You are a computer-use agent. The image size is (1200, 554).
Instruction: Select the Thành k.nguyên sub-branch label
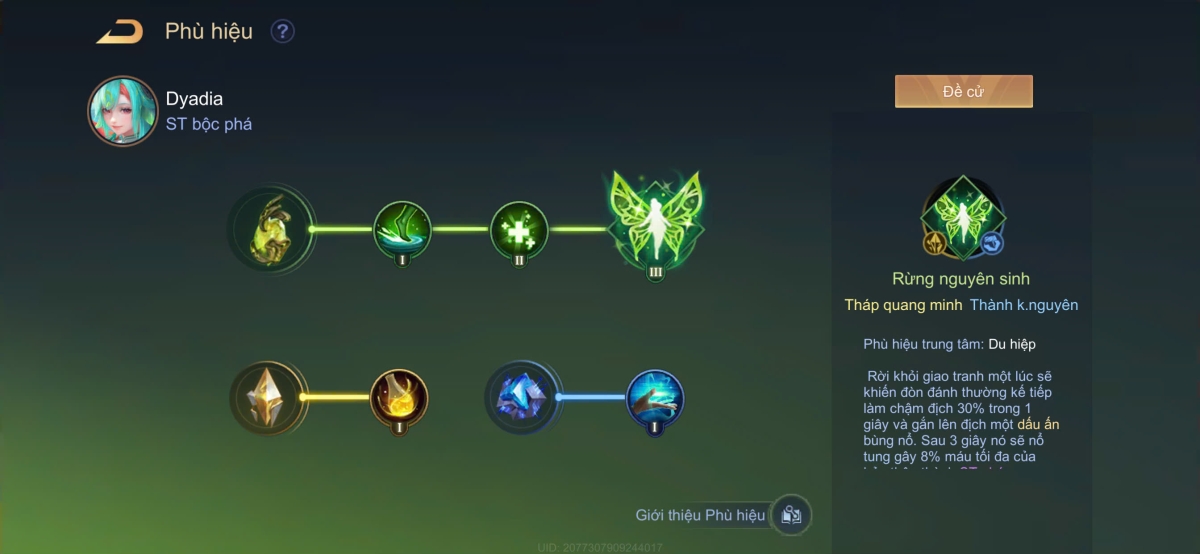tap(1023, 305)
